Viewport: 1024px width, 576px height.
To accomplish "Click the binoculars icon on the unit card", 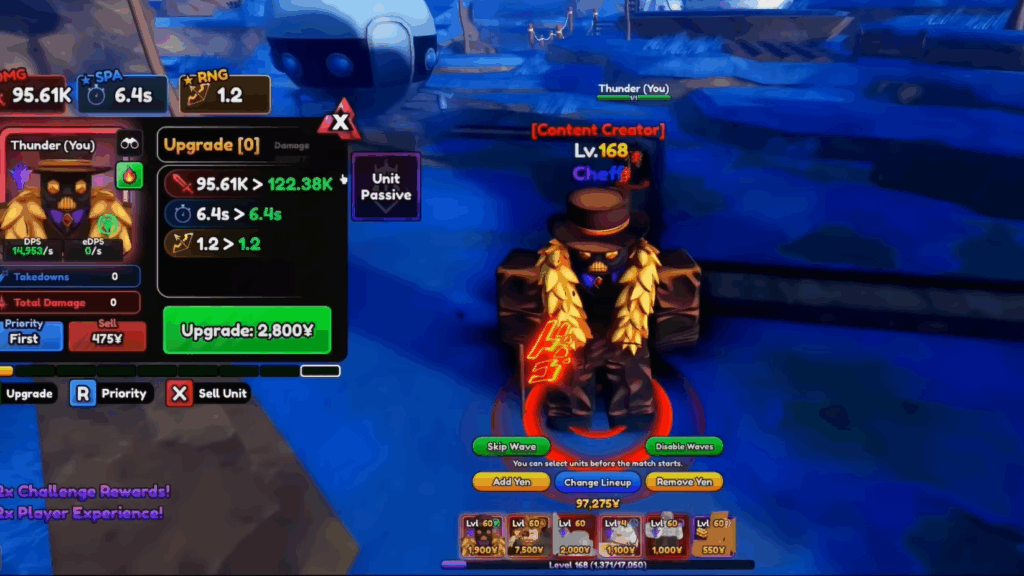I will [x=130, y=144].
